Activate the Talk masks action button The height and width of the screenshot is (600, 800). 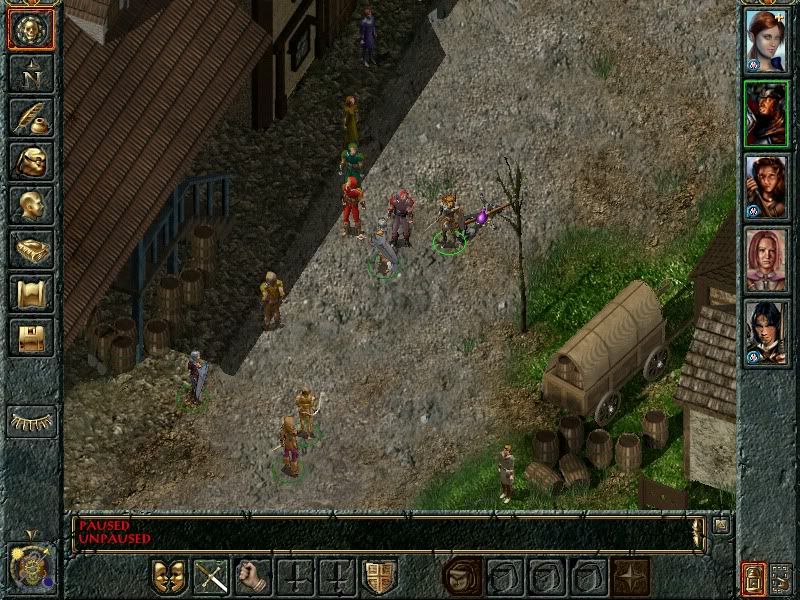pos(169,577)
